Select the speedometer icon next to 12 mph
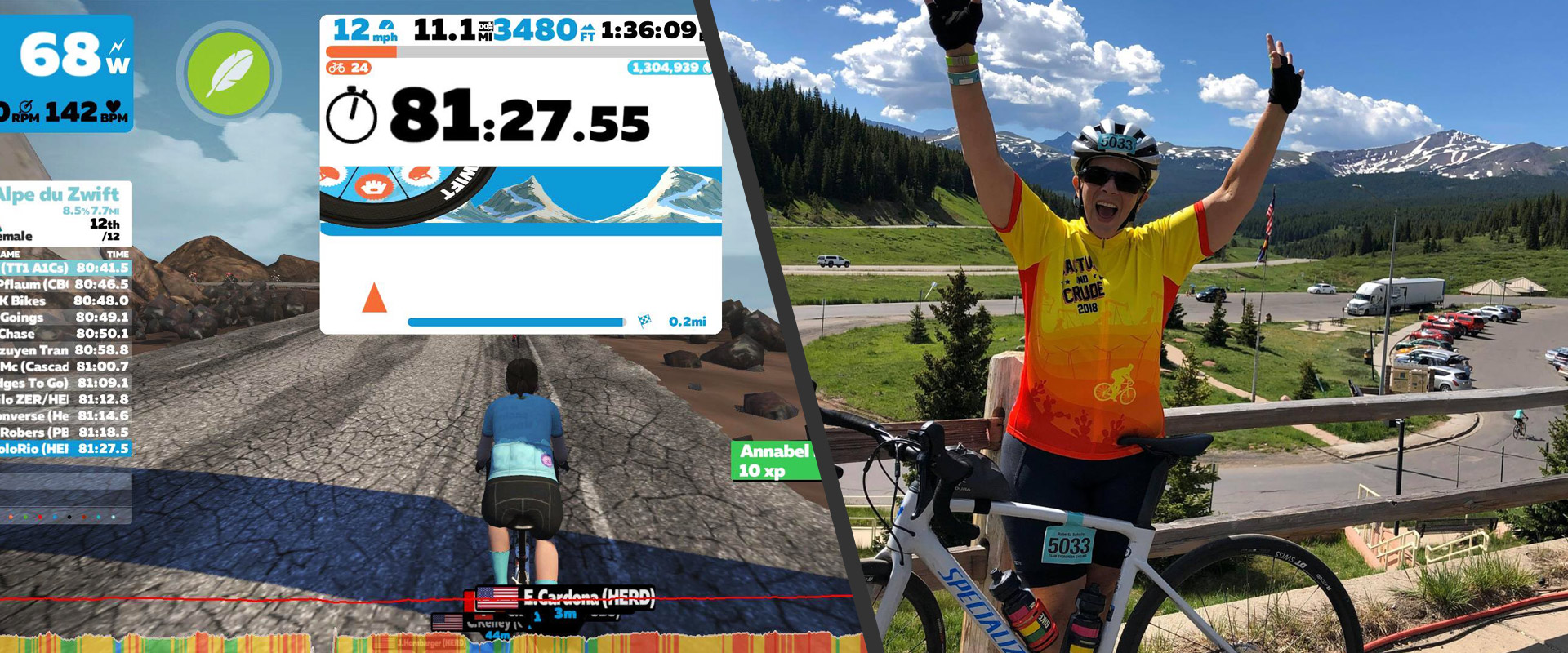The image size is (1568, 653). pos(385,24)
